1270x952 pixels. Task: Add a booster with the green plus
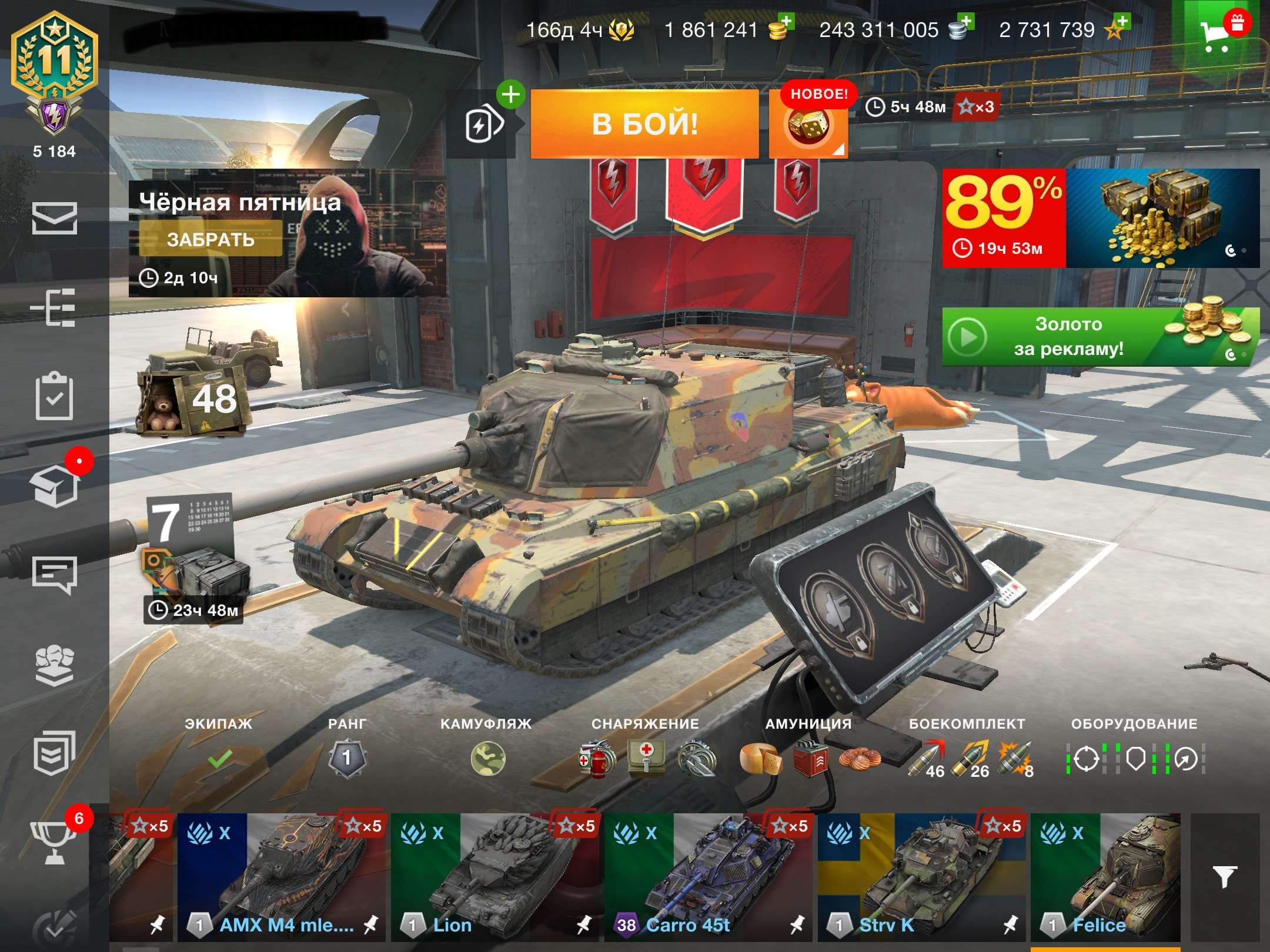511,94
